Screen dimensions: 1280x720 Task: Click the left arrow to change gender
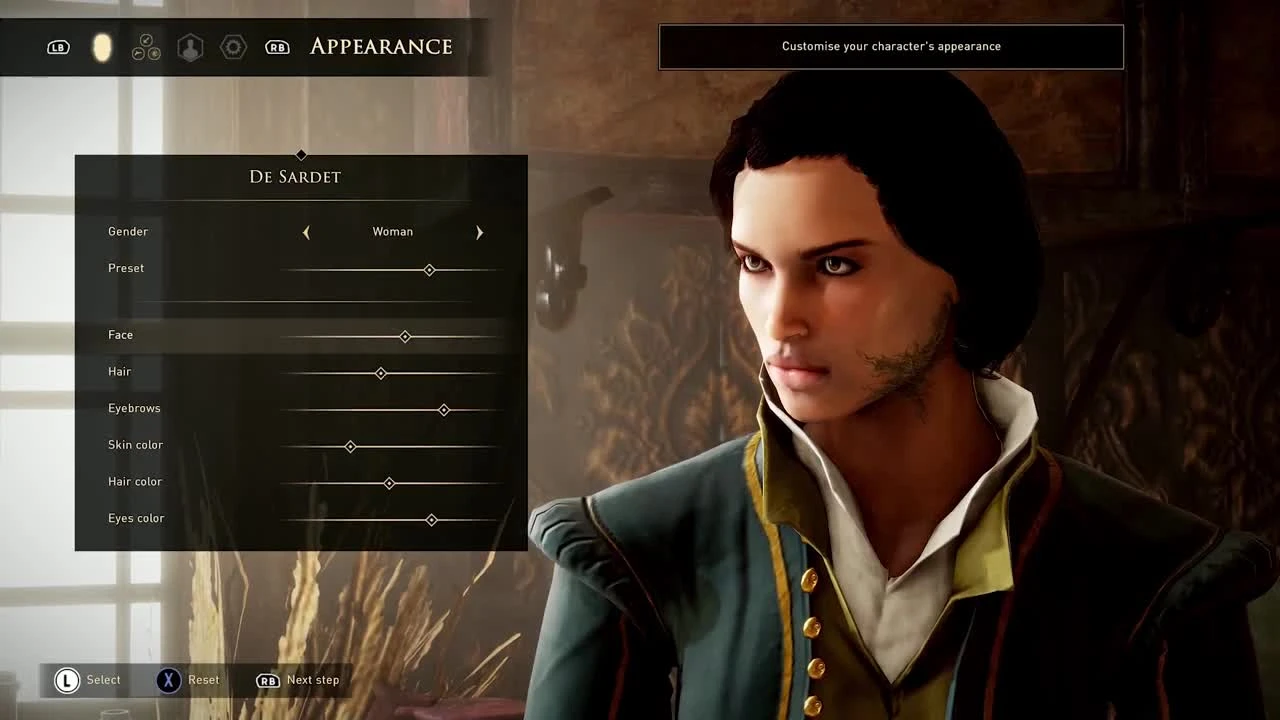[306, 232]
